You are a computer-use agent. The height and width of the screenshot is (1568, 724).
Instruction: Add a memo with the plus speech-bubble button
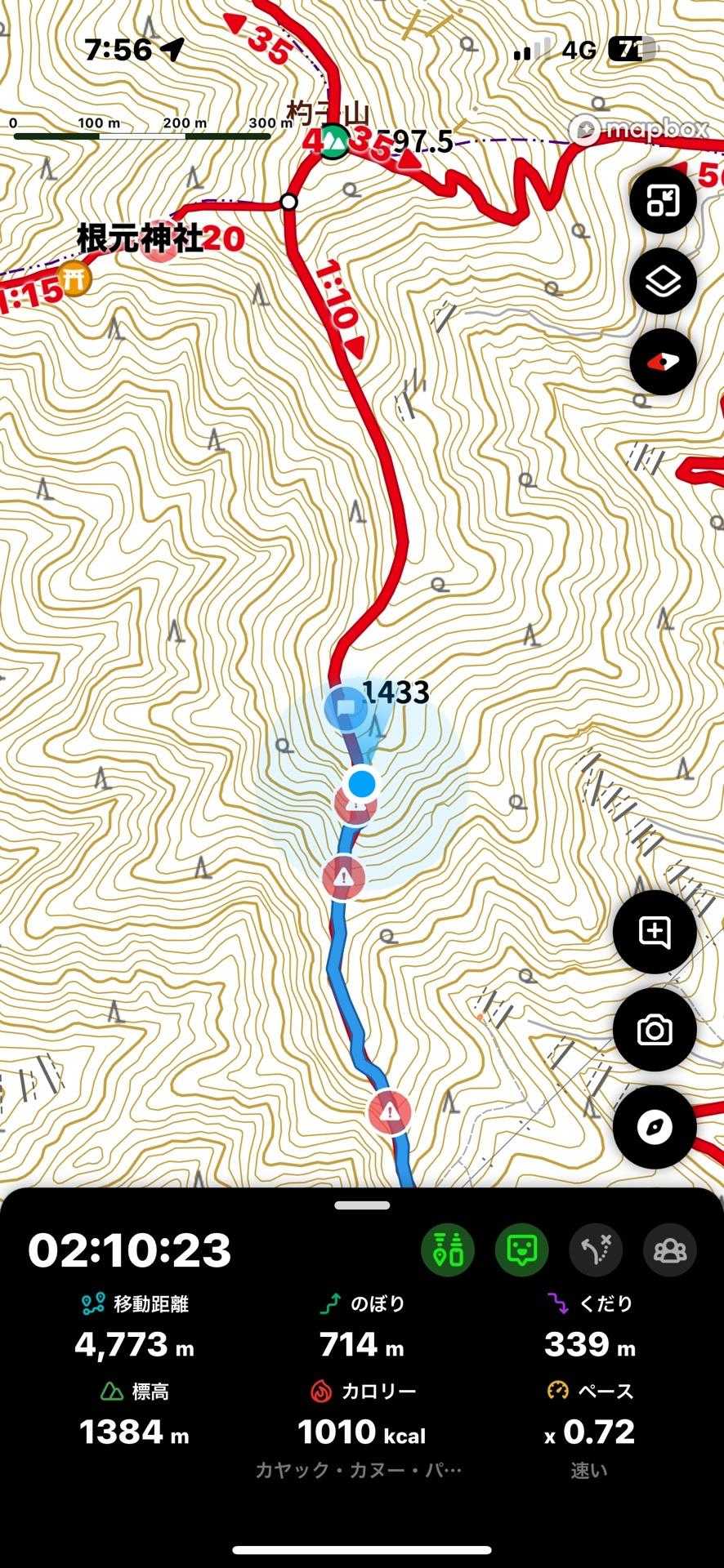(x=655, y=932)
